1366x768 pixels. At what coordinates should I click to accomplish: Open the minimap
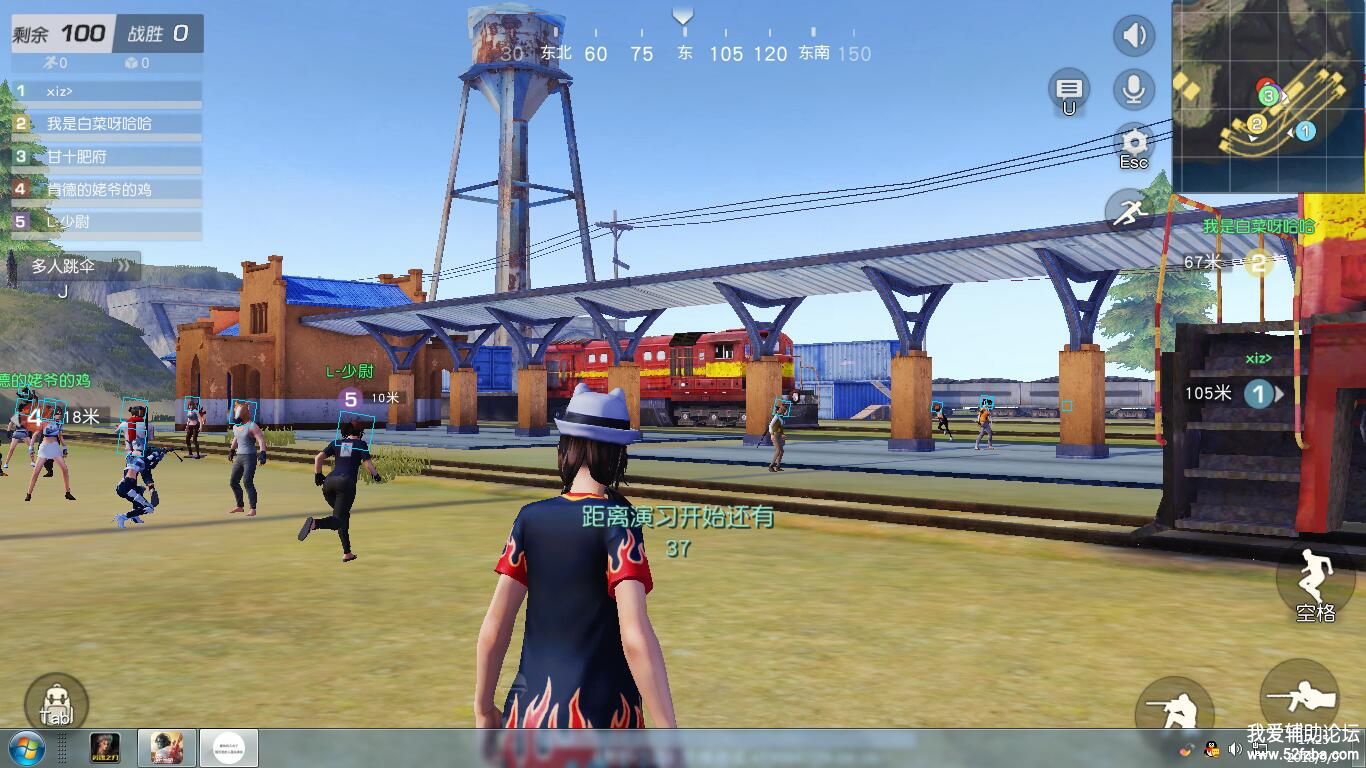click(1268, 95)
